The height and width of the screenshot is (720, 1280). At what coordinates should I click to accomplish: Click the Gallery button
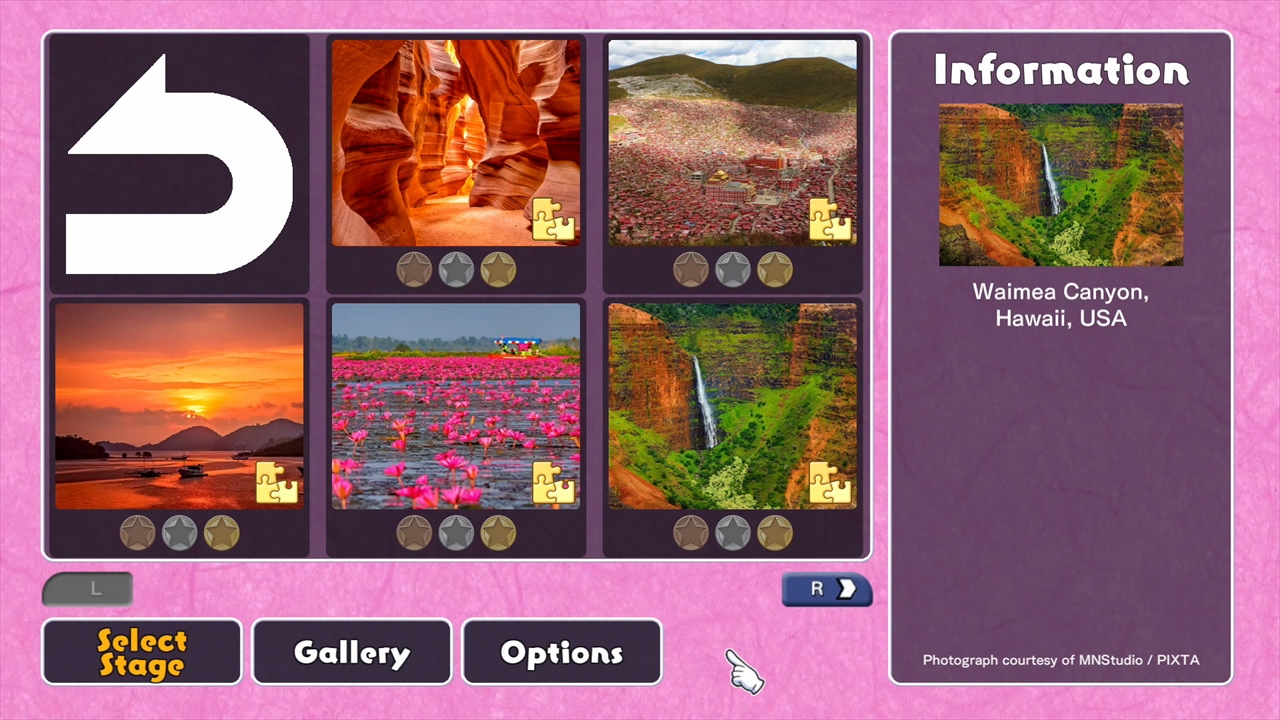pyautogui.click(x=351, y=652)
